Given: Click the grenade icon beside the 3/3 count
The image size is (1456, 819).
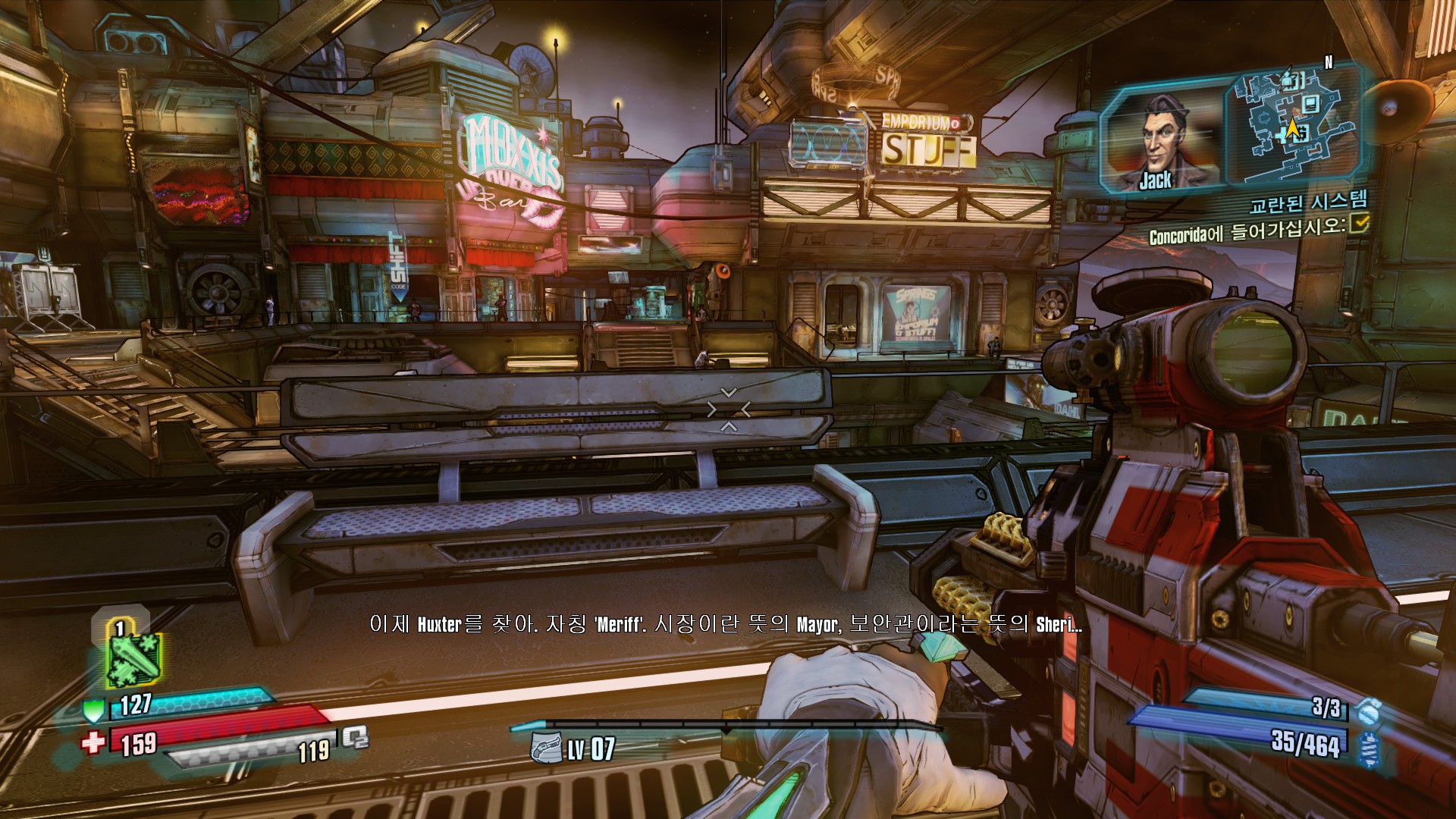Looking at the screenshot, I should tap(1369, 711).
